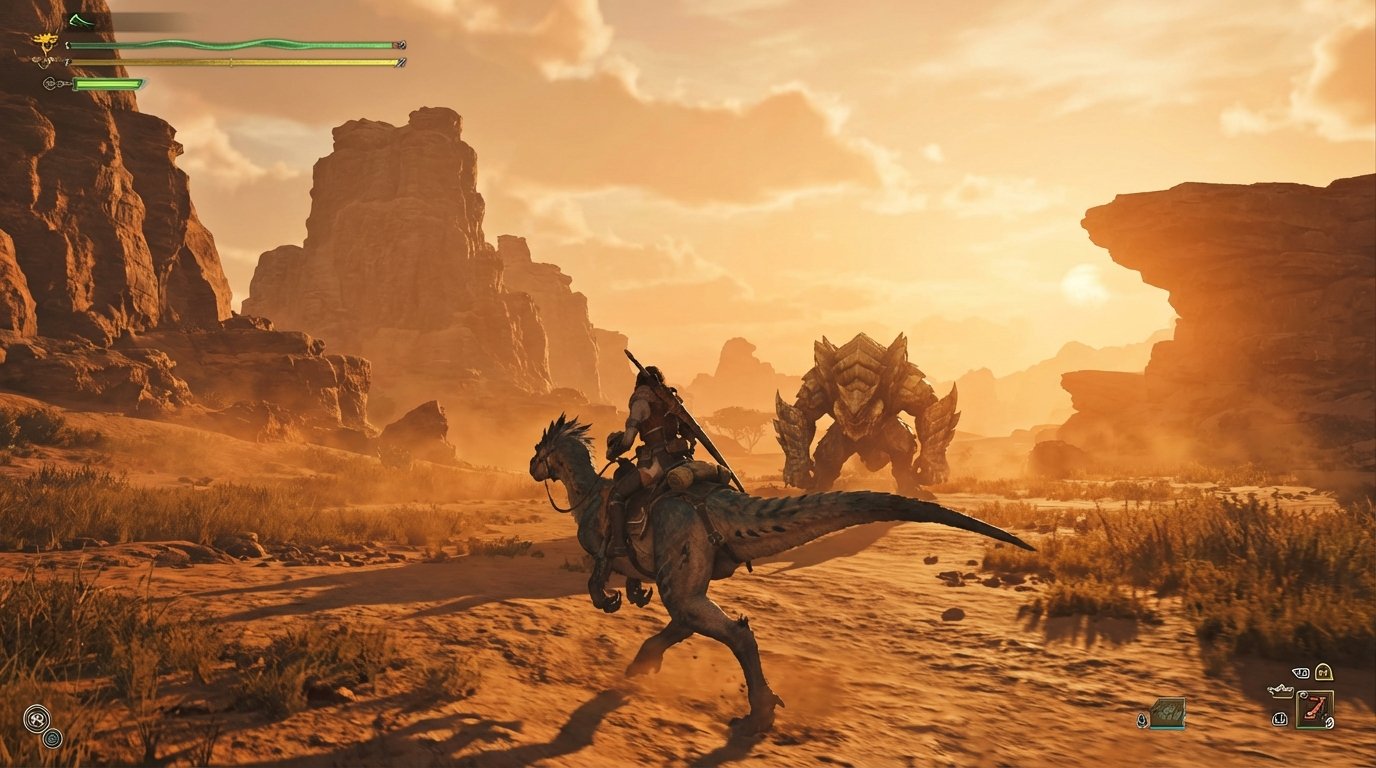The height and width of the screenshot is (768, 1376).
Task: Click the stamina bar end-cap marker
Action: click(x=400, y=63)
